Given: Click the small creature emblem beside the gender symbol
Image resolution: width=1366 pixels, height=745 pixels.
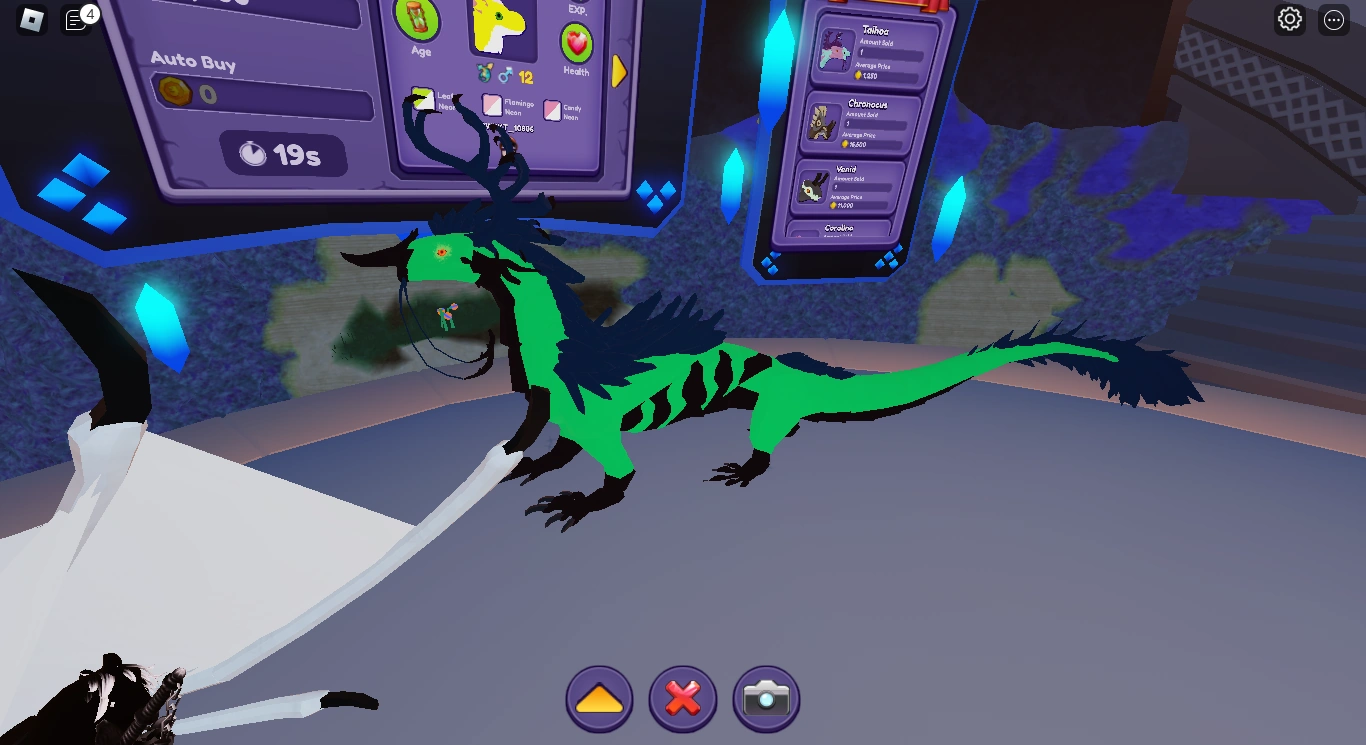Looking at the screenshot, I should tap(485, 74).
